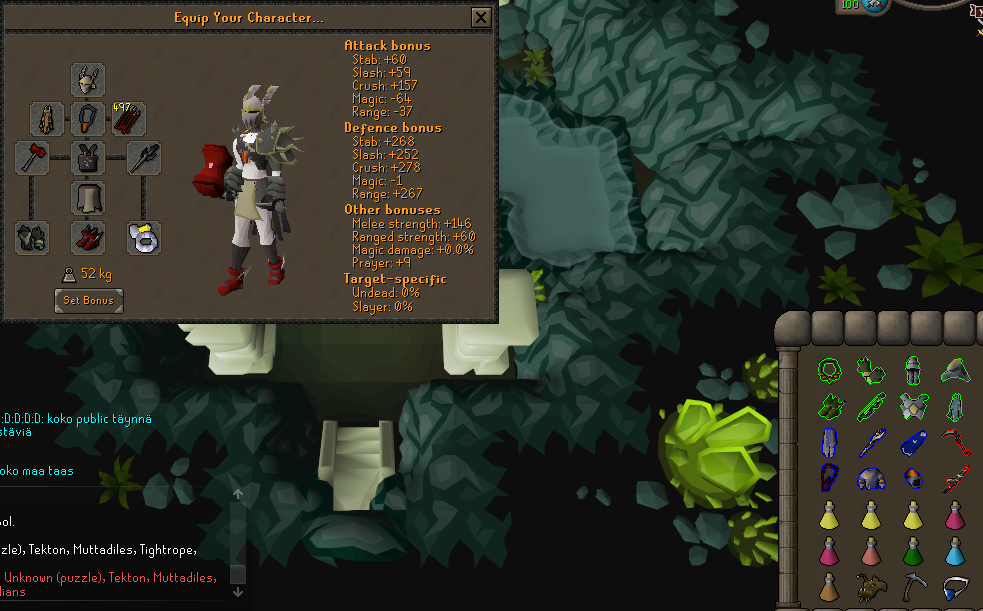The height and width of the screenshot is (611, 983).
Task: Click the equipped tassets leg slot
Action: point(89,197)
